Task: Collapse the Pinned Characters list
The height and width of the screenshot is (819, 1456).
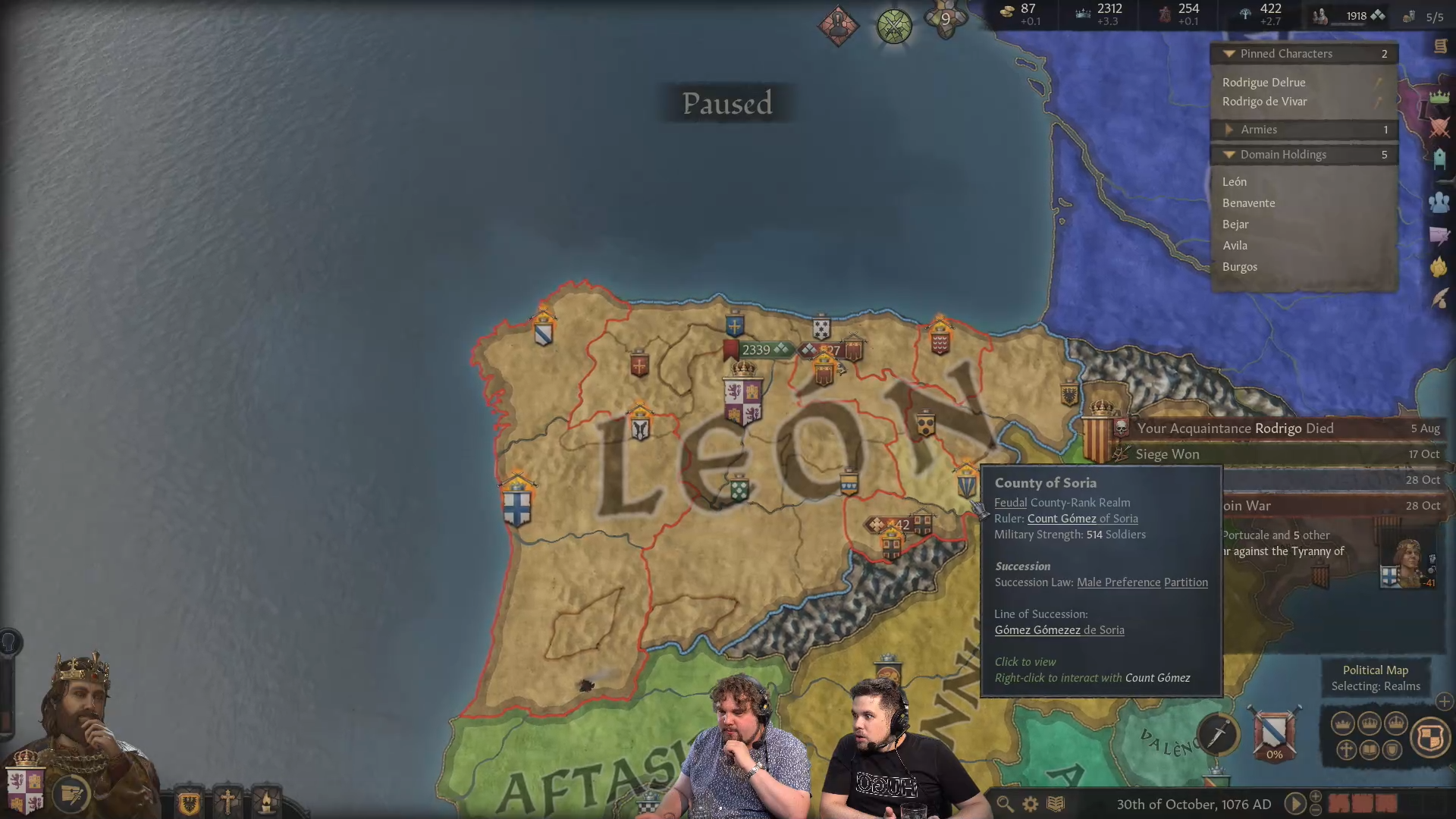Action: click(1230, 53)
